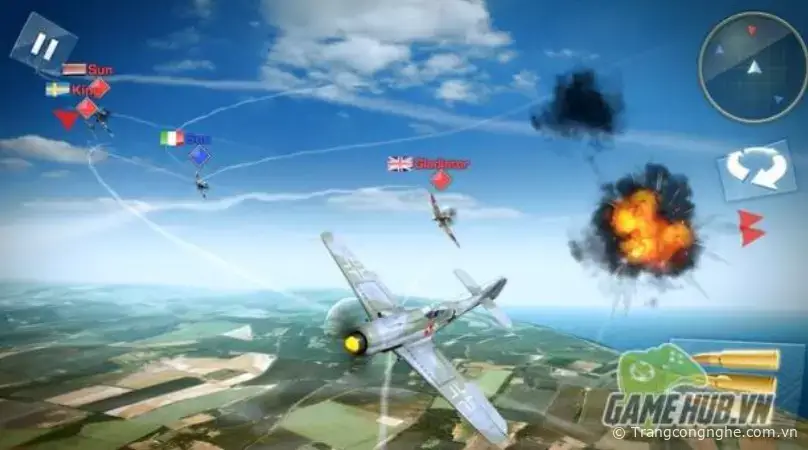Tap the circular arrows switch button

point(755,168)
